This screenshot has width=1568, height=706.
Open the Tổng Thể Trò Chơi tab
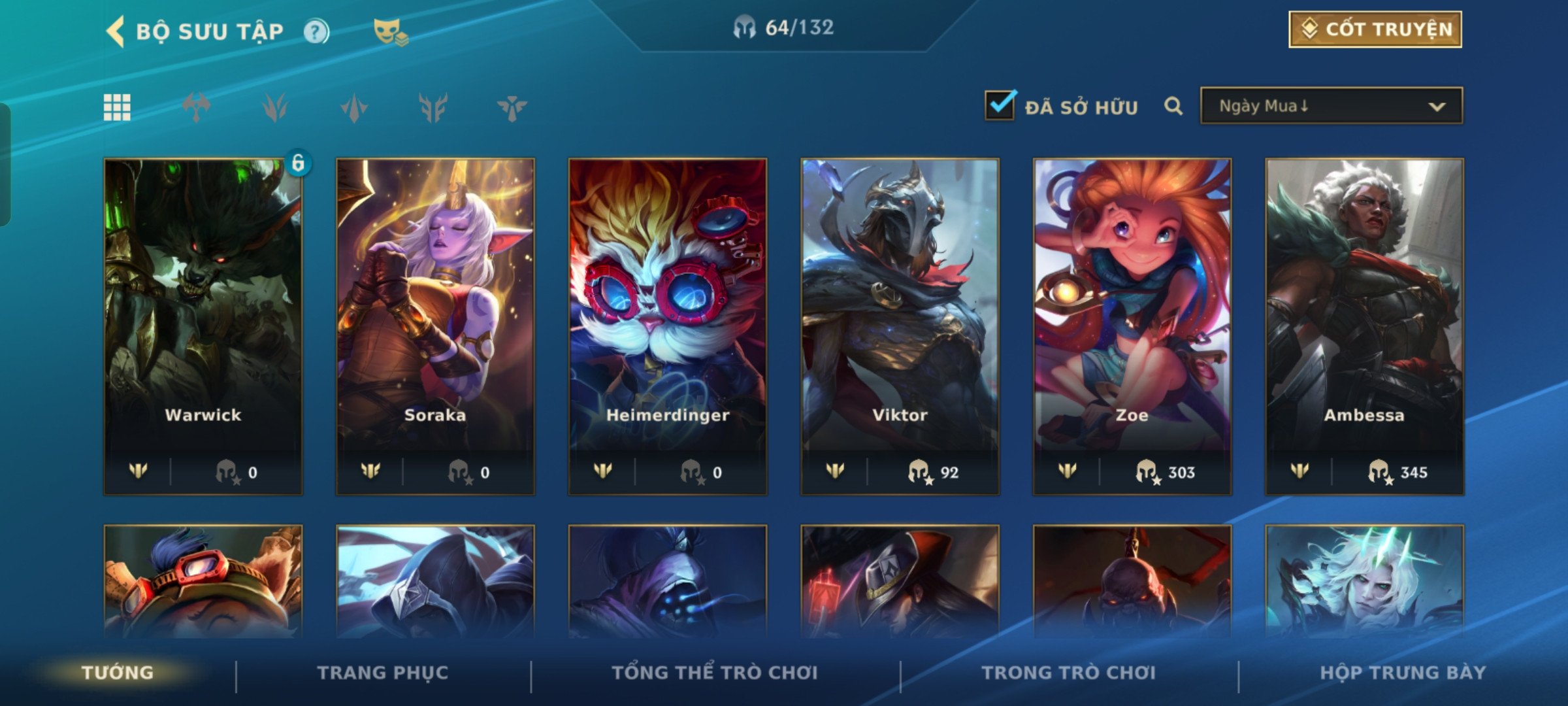(715, 673)
